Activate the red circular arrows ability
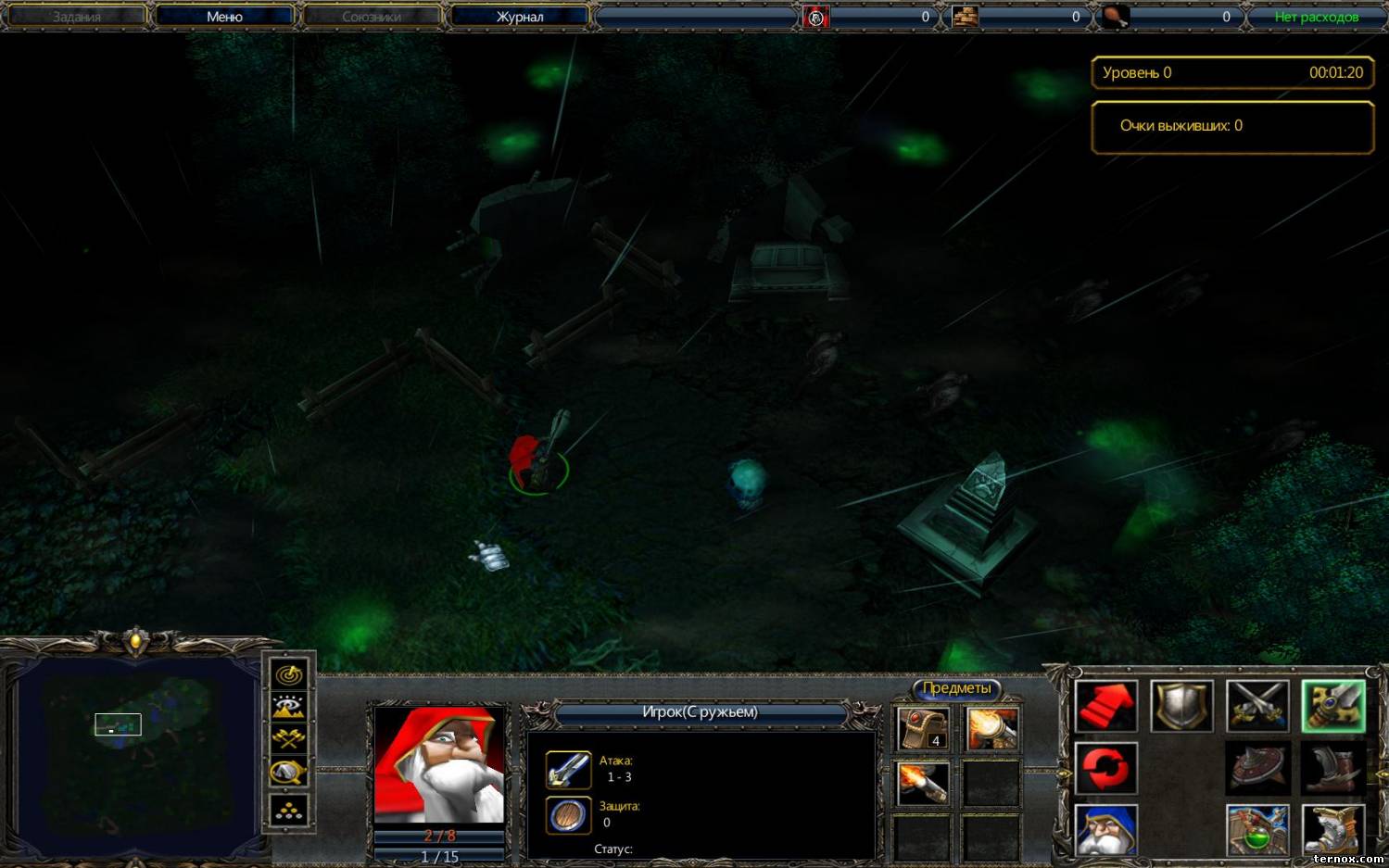 [x=1106, y=769]
